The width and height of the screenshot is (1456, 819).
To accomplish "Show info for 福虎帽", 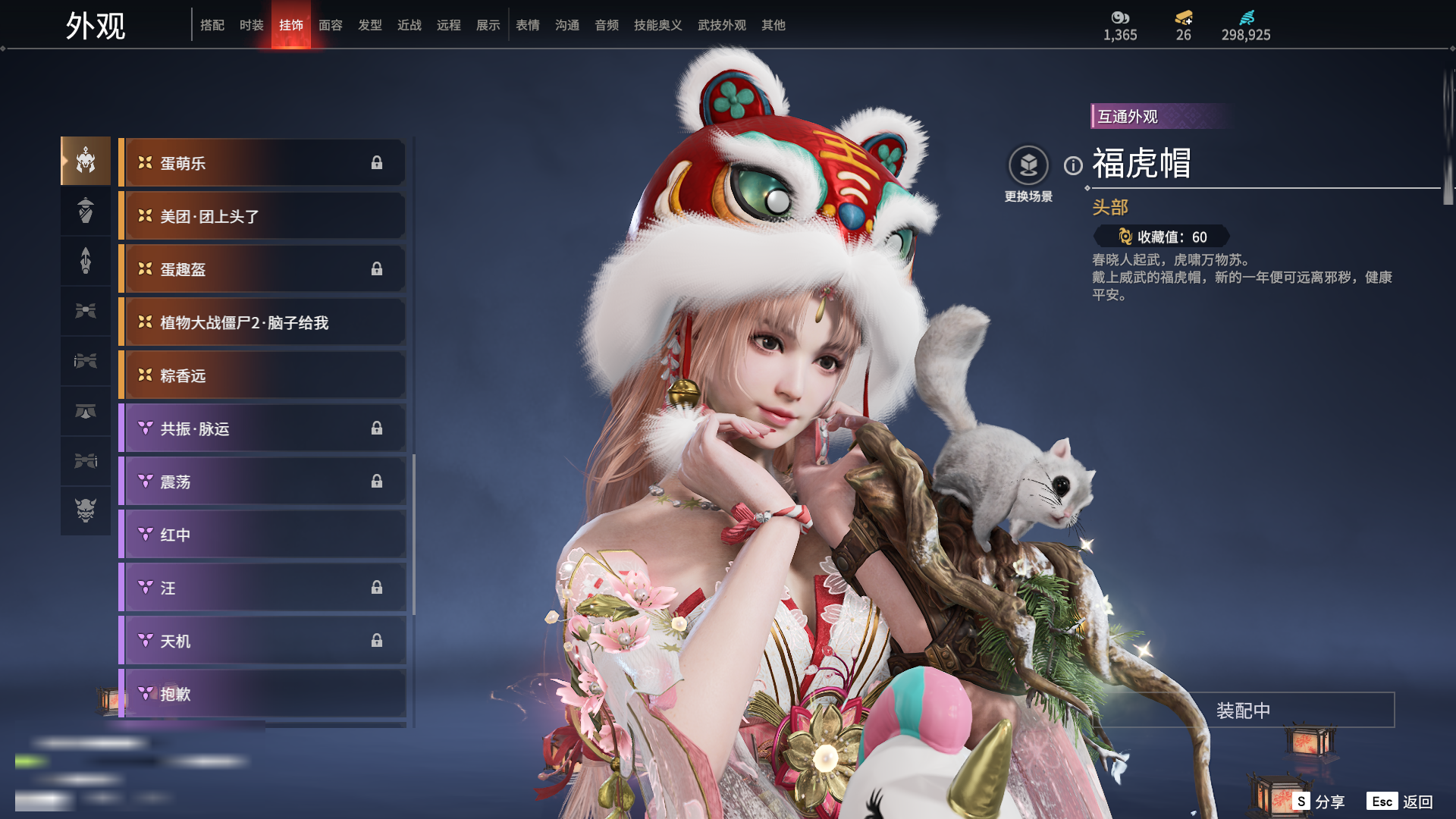I will pos(1073,165).
